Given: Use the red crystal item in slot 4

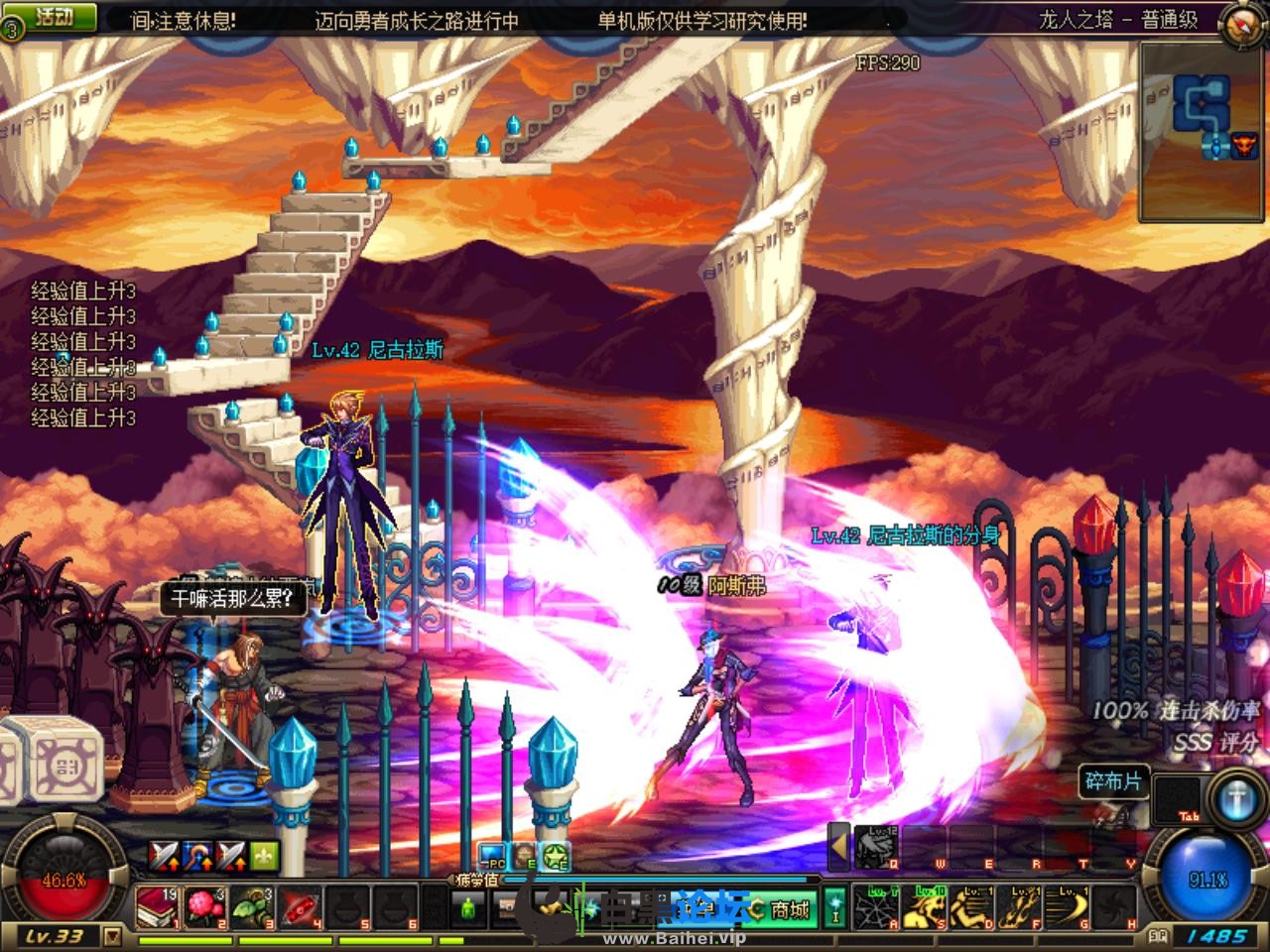Looking at the screenshot, I should [x=300, y=907].
